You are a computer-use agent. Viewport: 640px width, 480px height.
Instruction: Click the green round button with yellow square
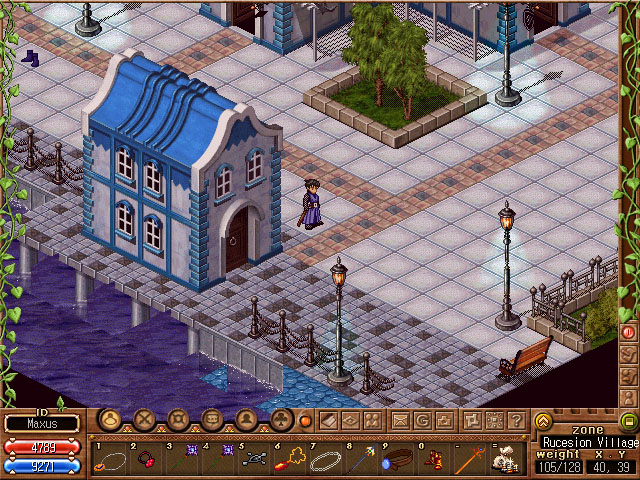(628, 421)
